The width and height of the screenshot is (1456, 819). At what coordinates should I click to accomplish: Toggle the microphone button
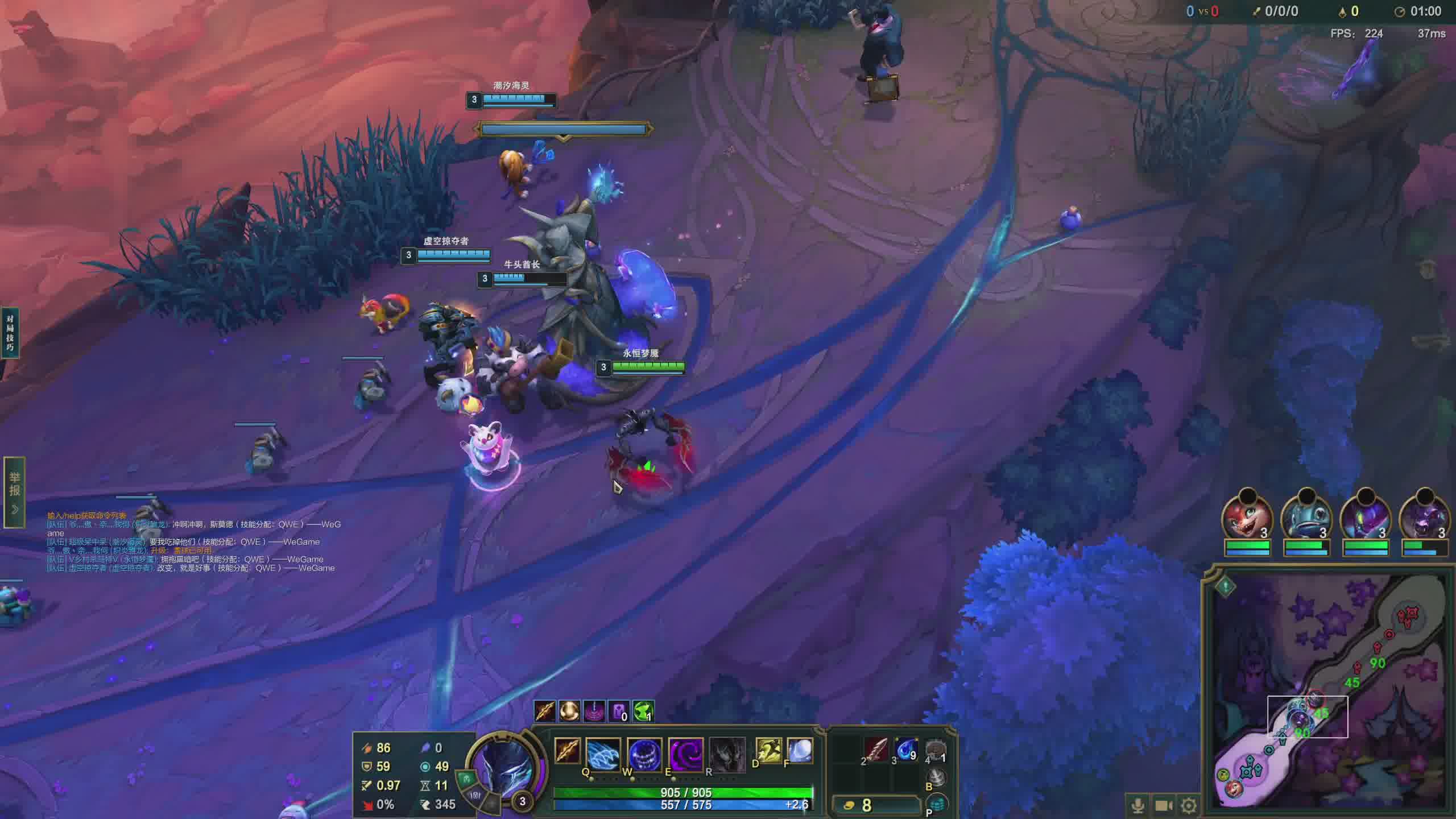click(x=1138, y=805)
